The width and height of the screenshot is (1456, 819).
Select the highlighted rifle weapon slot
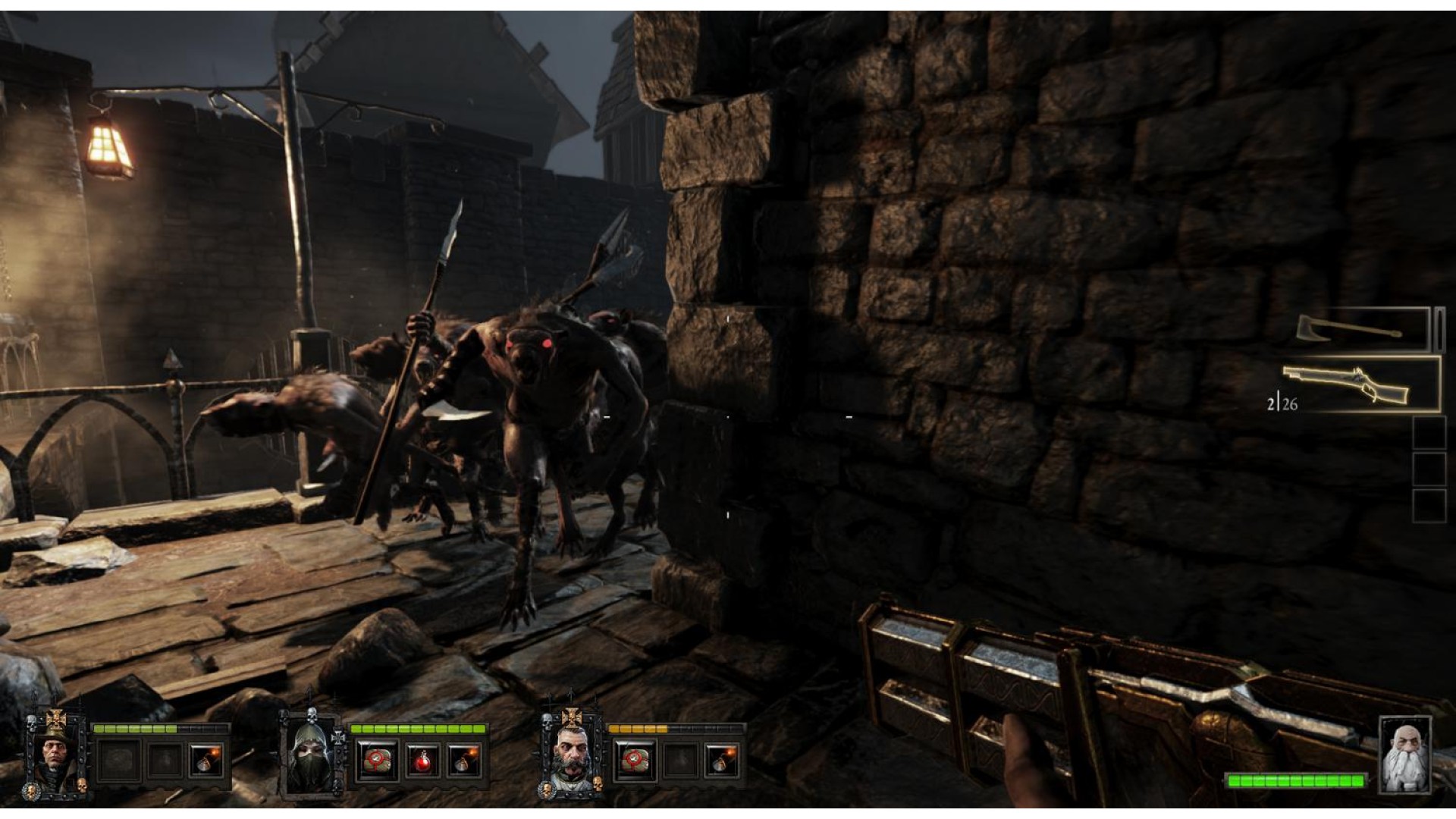click(x=1361, y=384)
